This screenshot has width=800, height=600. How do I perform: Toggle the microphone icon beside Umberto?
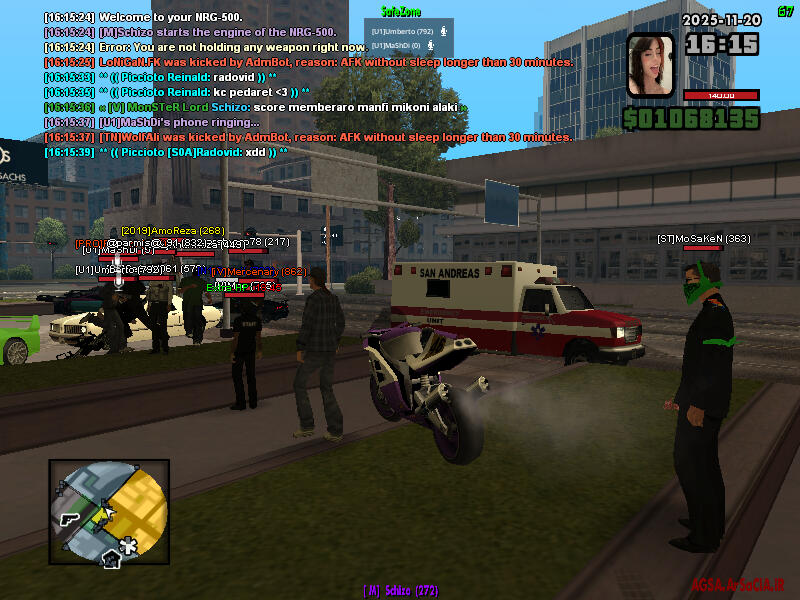click(430, 31)
